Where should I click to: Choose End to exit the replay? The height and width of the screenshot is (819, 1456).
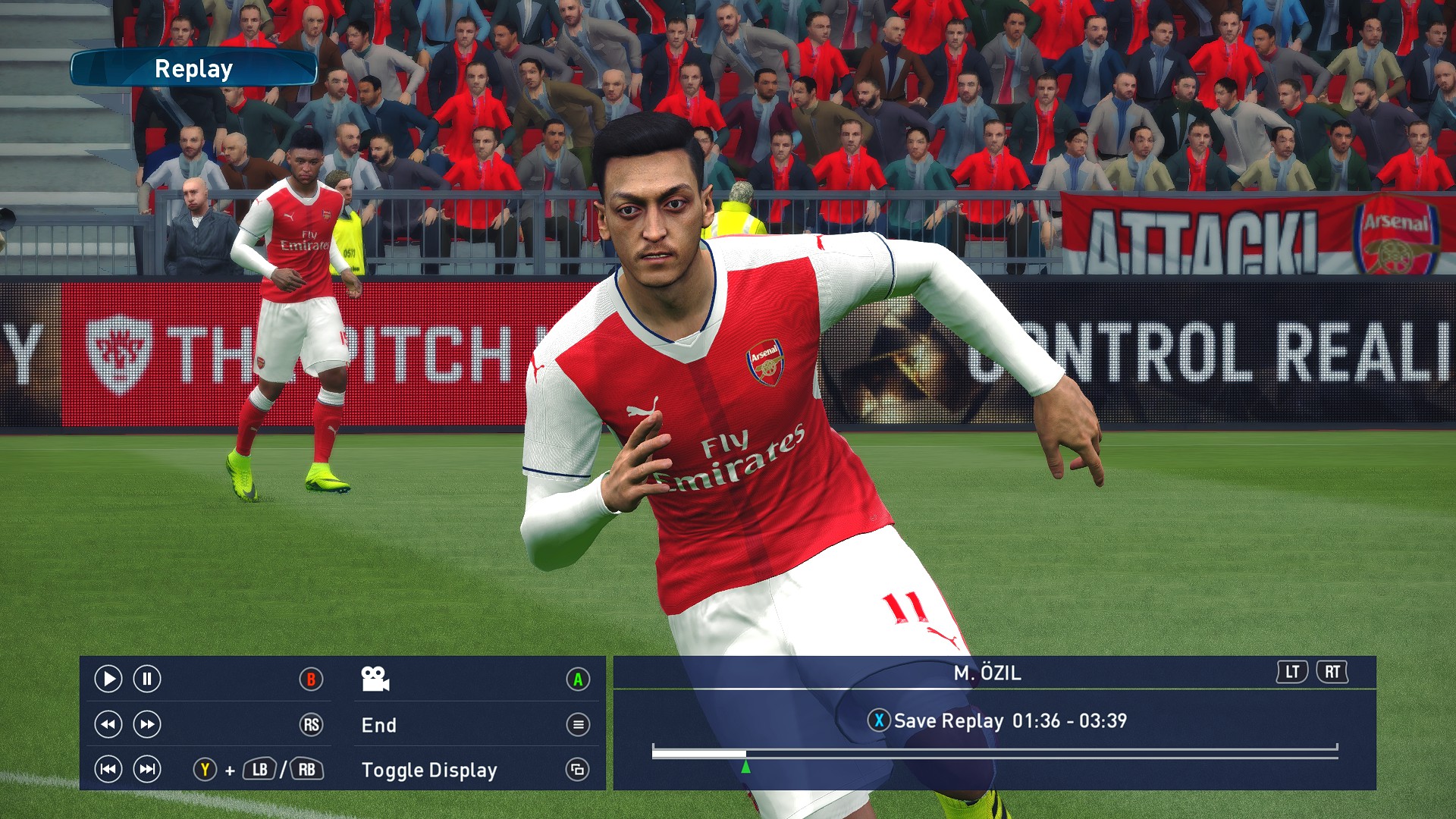click(379, 725)
